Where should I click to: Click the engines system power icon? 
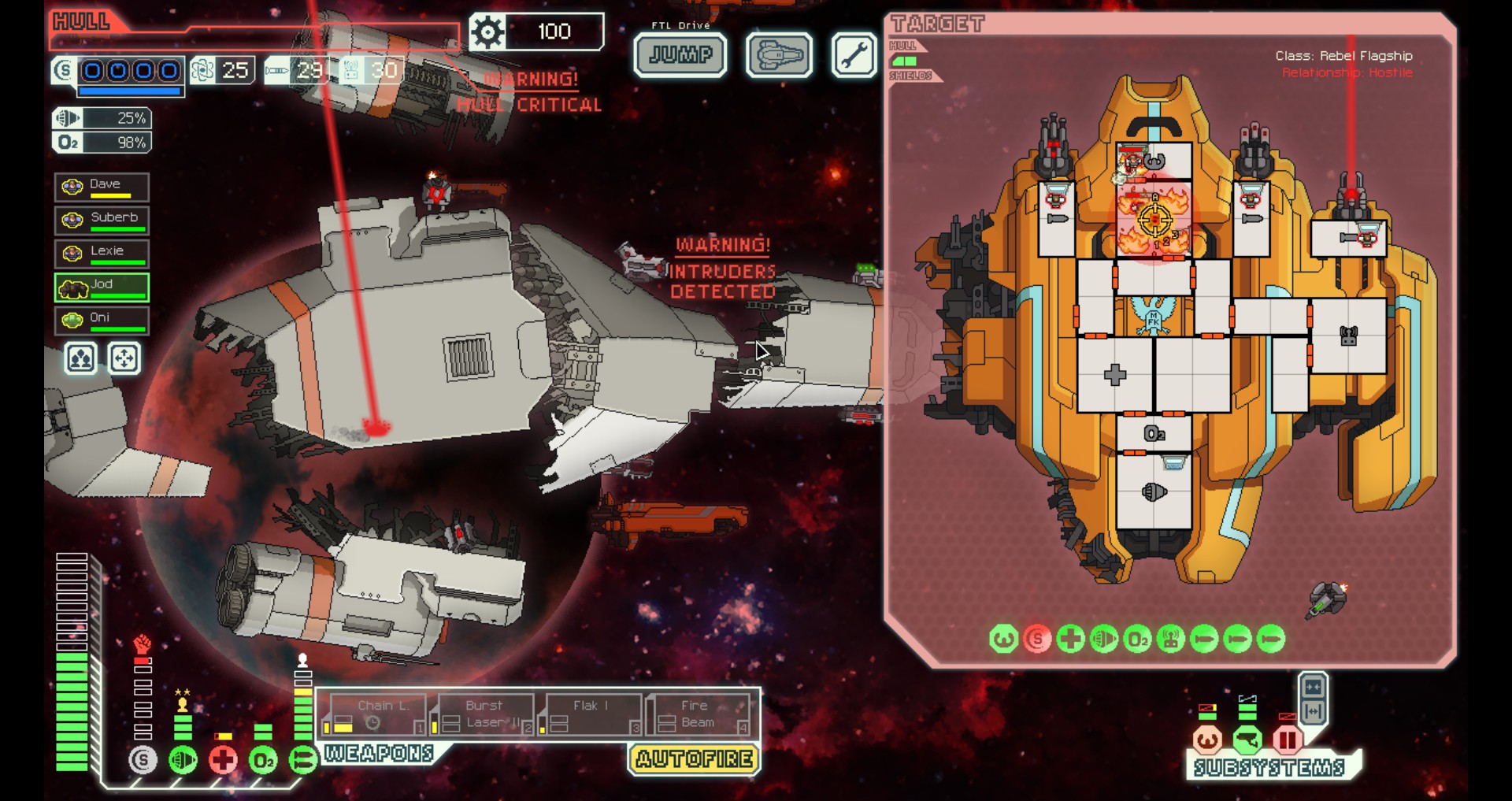[x=183, y=760]
